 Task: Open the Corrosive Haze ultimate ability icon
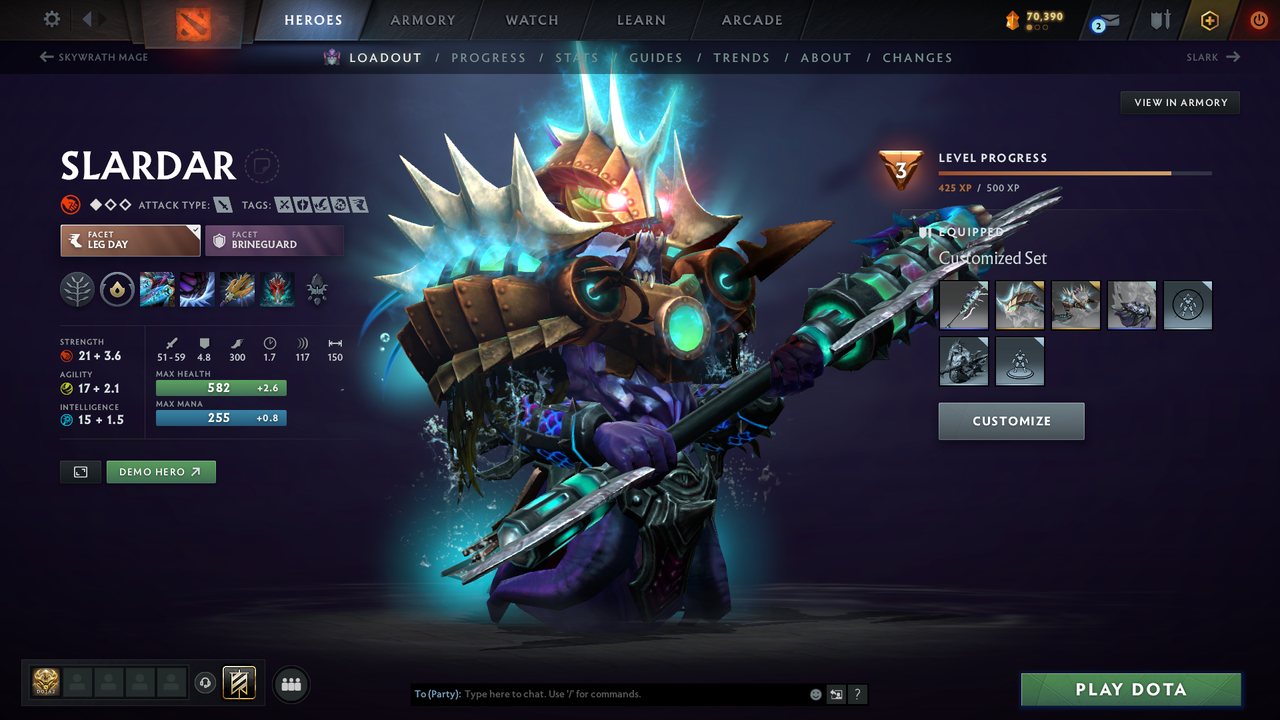point(277,289)
